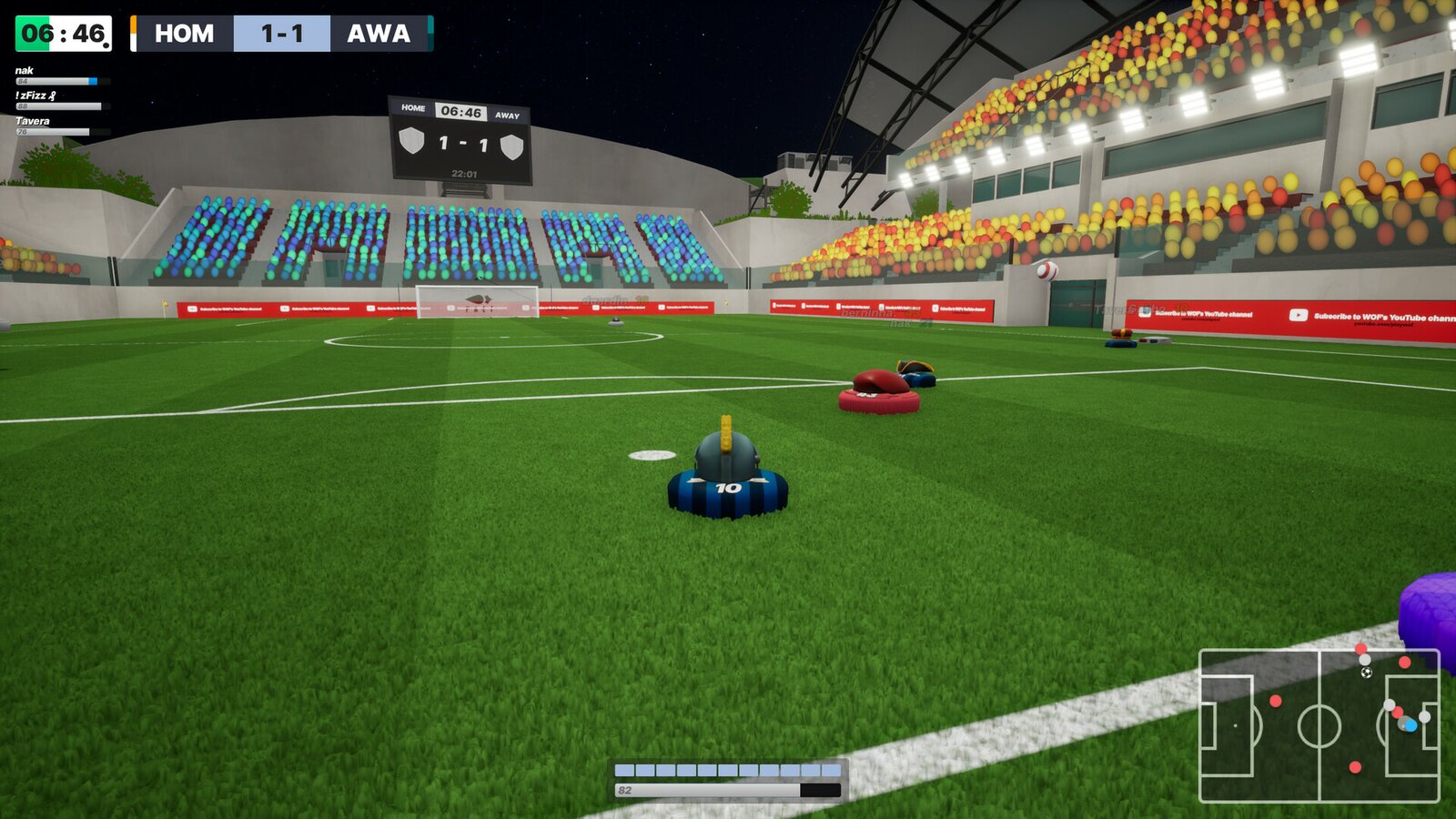1456x819 pixels.
Task: Click the youtube.com/playwof link on the banner
Action: pos(1385,323)
